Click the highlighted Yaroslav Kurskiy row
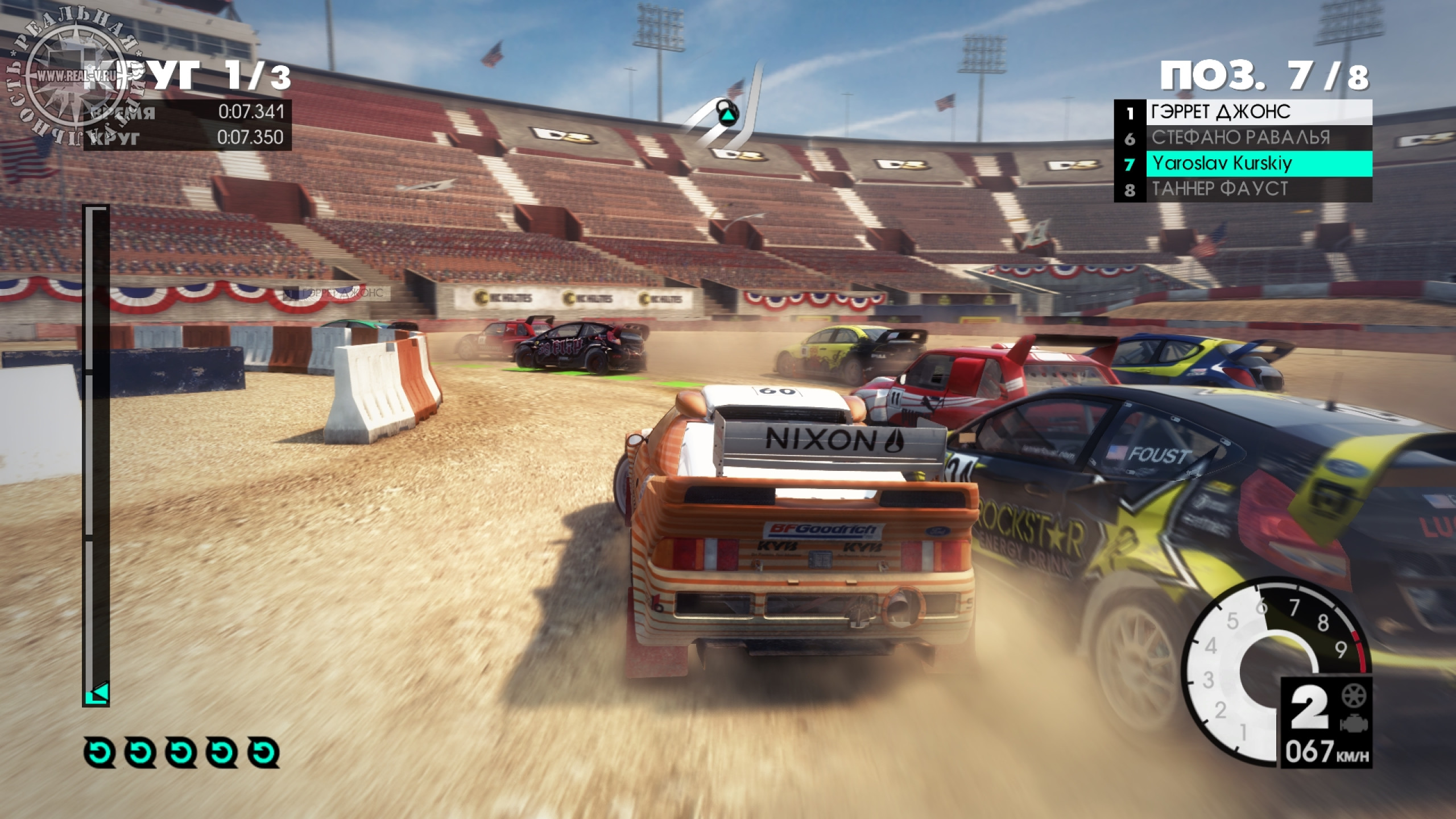Screen dimensions: 1456x819 pos(1243,164)
